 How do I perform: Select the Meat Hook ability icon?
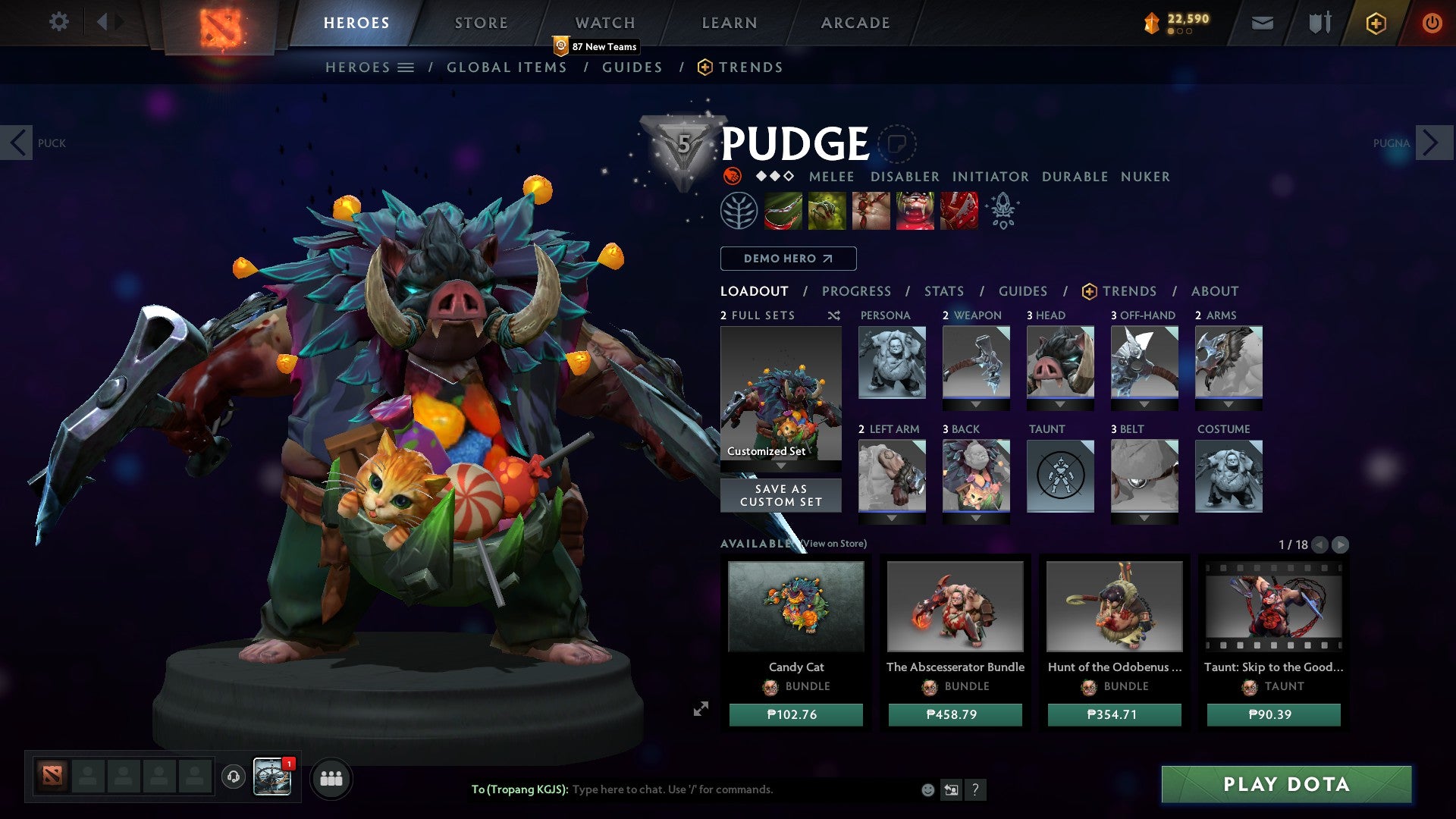[785, 210]
